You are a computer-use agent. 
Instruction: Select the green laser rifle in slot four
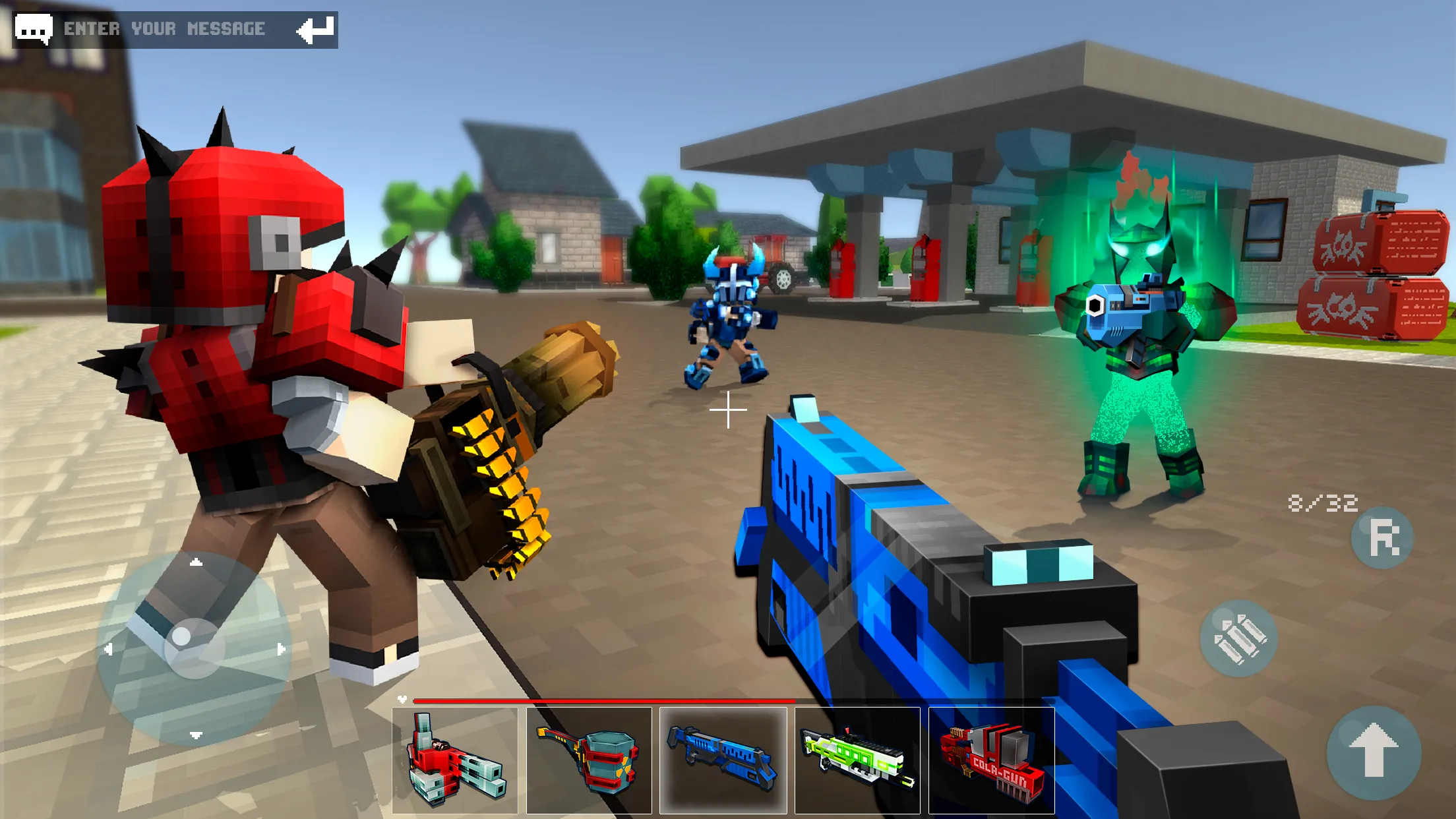(857, 762)
